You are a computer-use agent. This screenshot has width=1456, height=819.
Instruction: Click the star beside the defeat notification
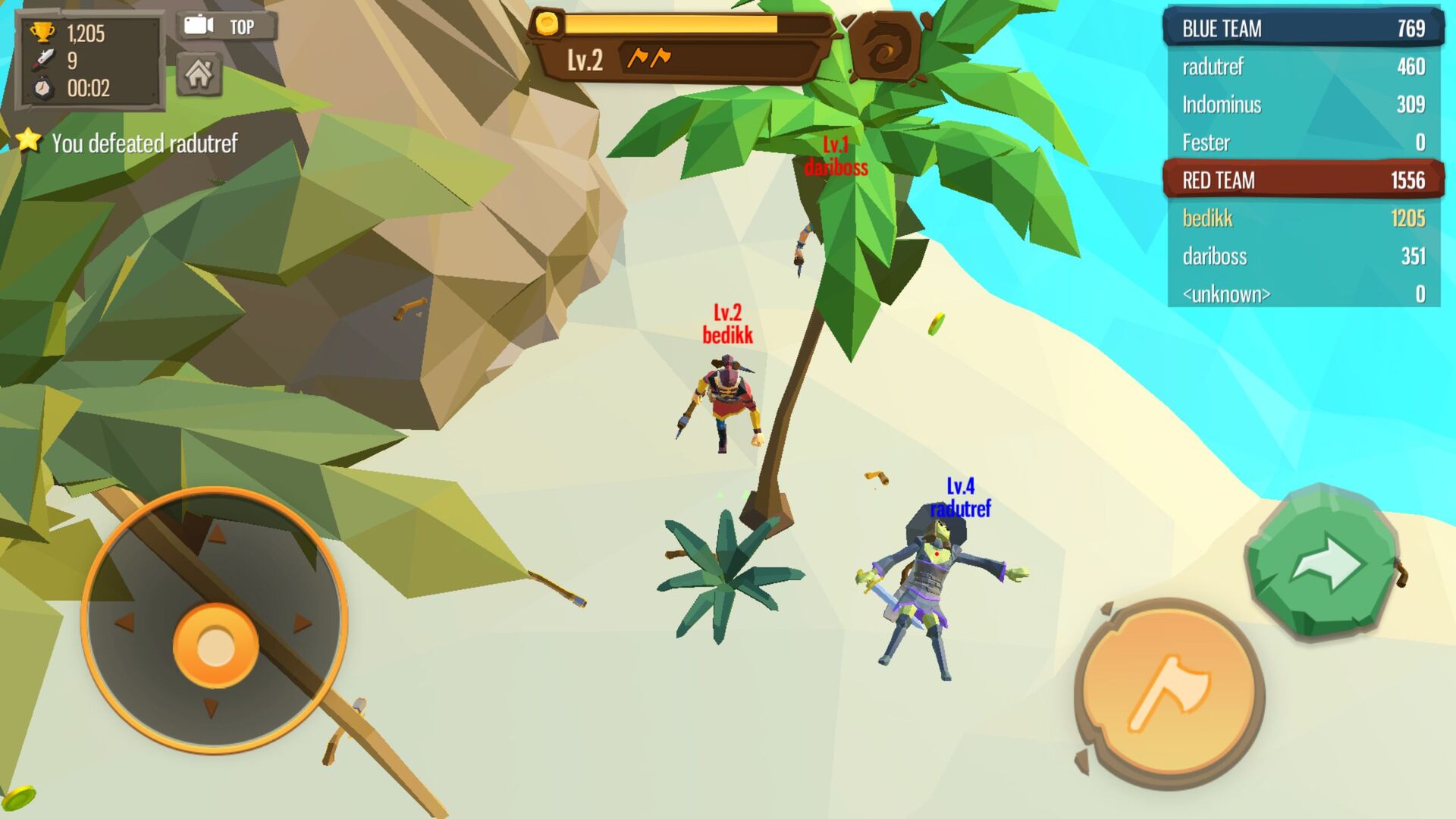point(27,140)
